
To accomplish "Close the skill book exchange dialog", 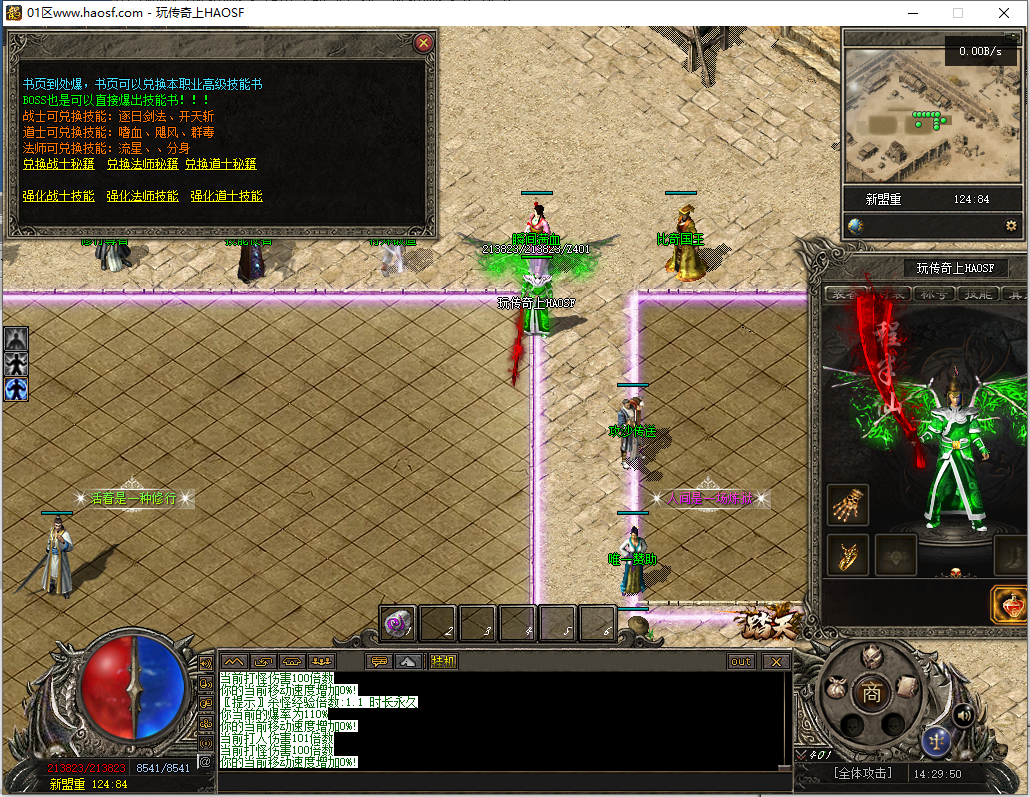I will pos(424,43).
